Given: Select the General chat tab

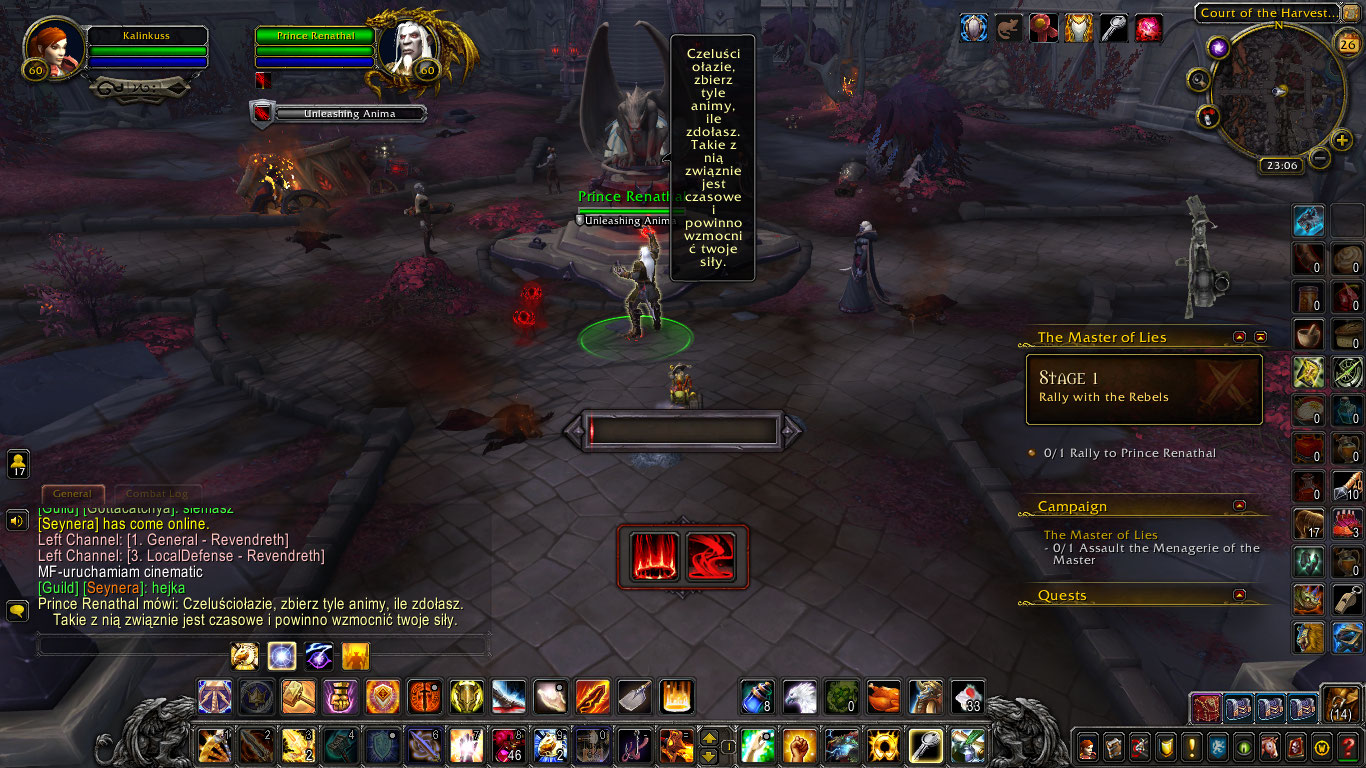Looking at the screenshot, I should (x=73, y=493).
